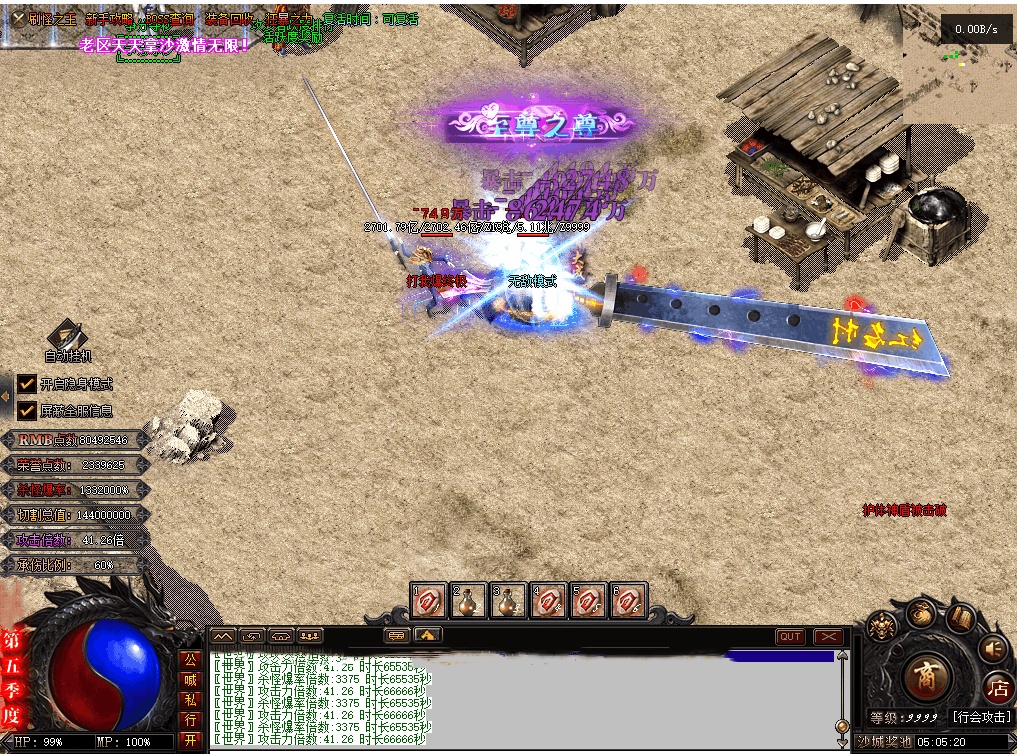Switch to the 行 guild chat channel
1017x754 pixels.
pos(190,720)
